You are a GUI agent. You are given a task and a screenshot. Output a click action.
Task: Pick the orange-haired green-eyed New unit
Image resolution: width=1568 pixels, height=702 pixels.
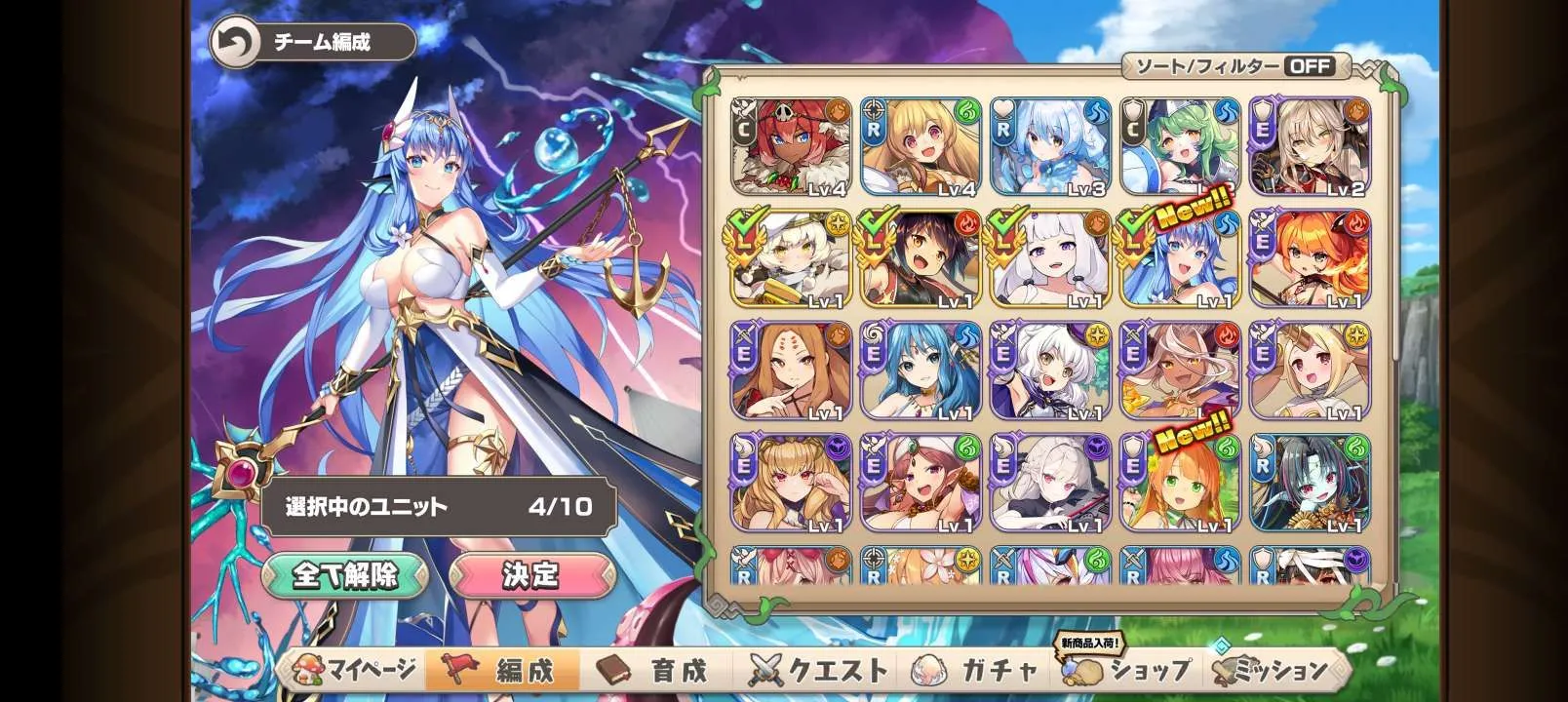(1180, 484)
